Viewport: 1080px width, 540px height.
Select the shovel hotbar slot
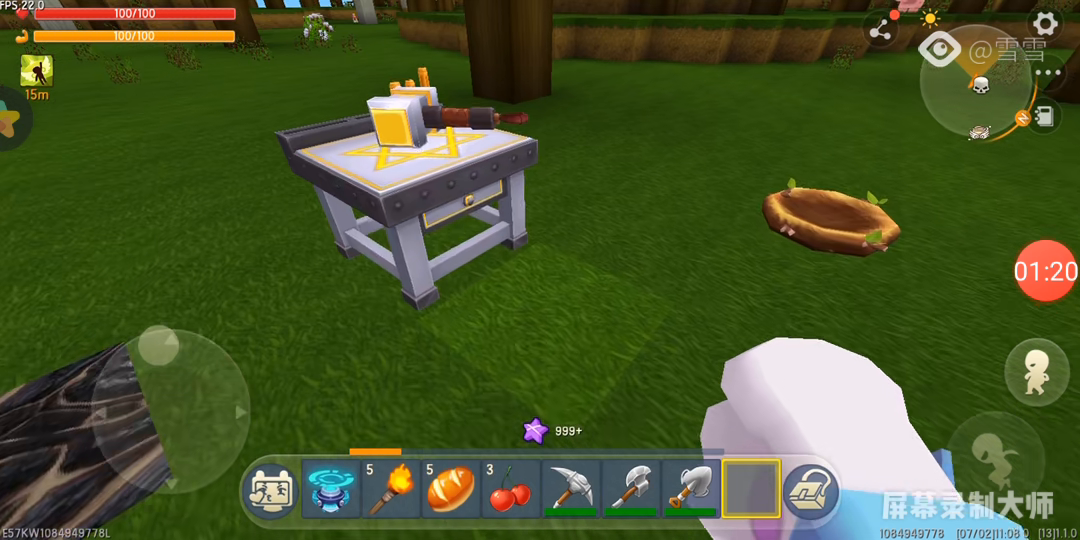coord(690,489)
